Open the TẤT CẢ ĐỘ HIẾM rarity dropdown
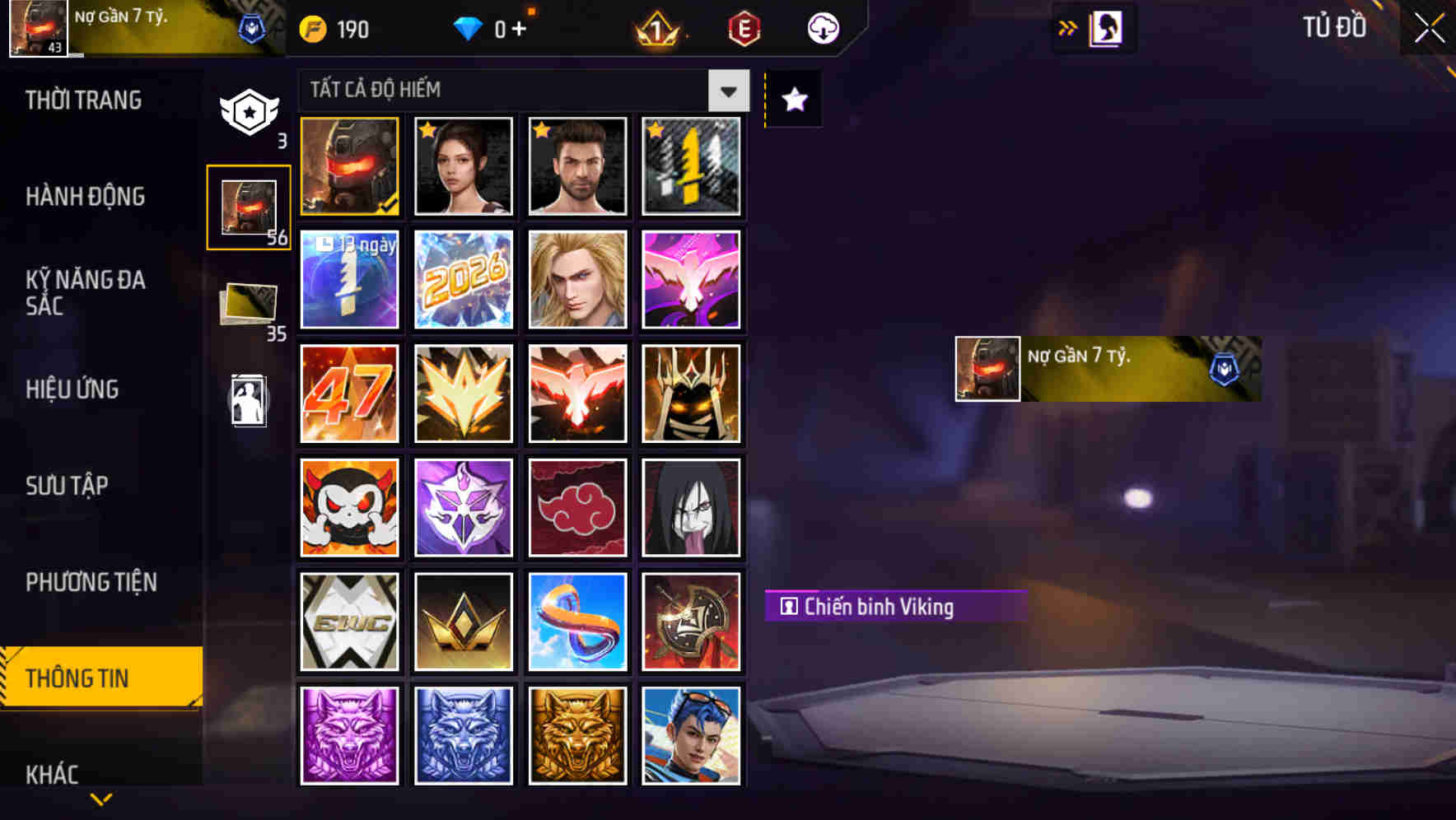 point(726,91)
